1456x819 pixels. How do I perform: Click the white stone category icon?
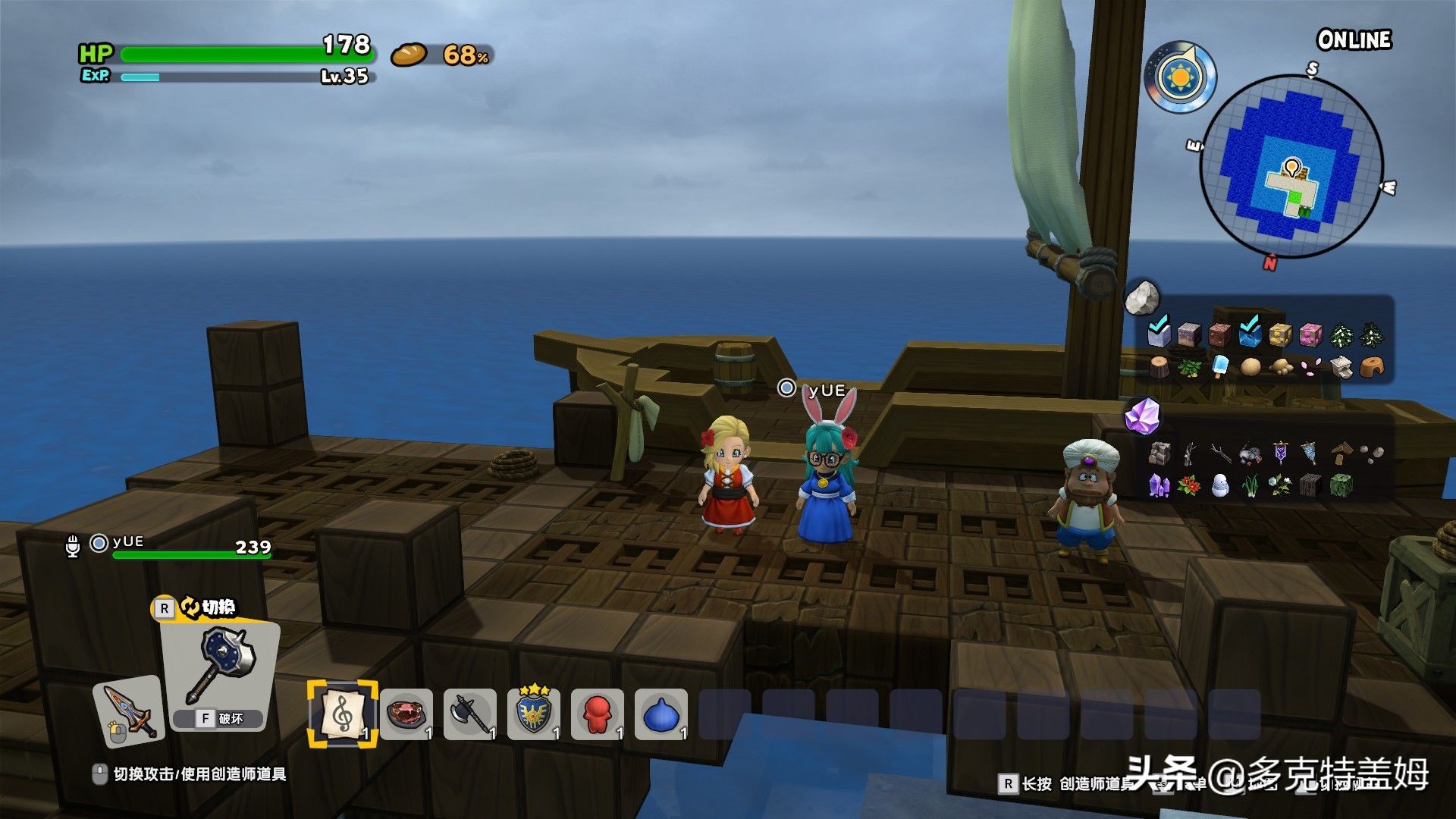pyautogui.click(x=1142, y=298)
